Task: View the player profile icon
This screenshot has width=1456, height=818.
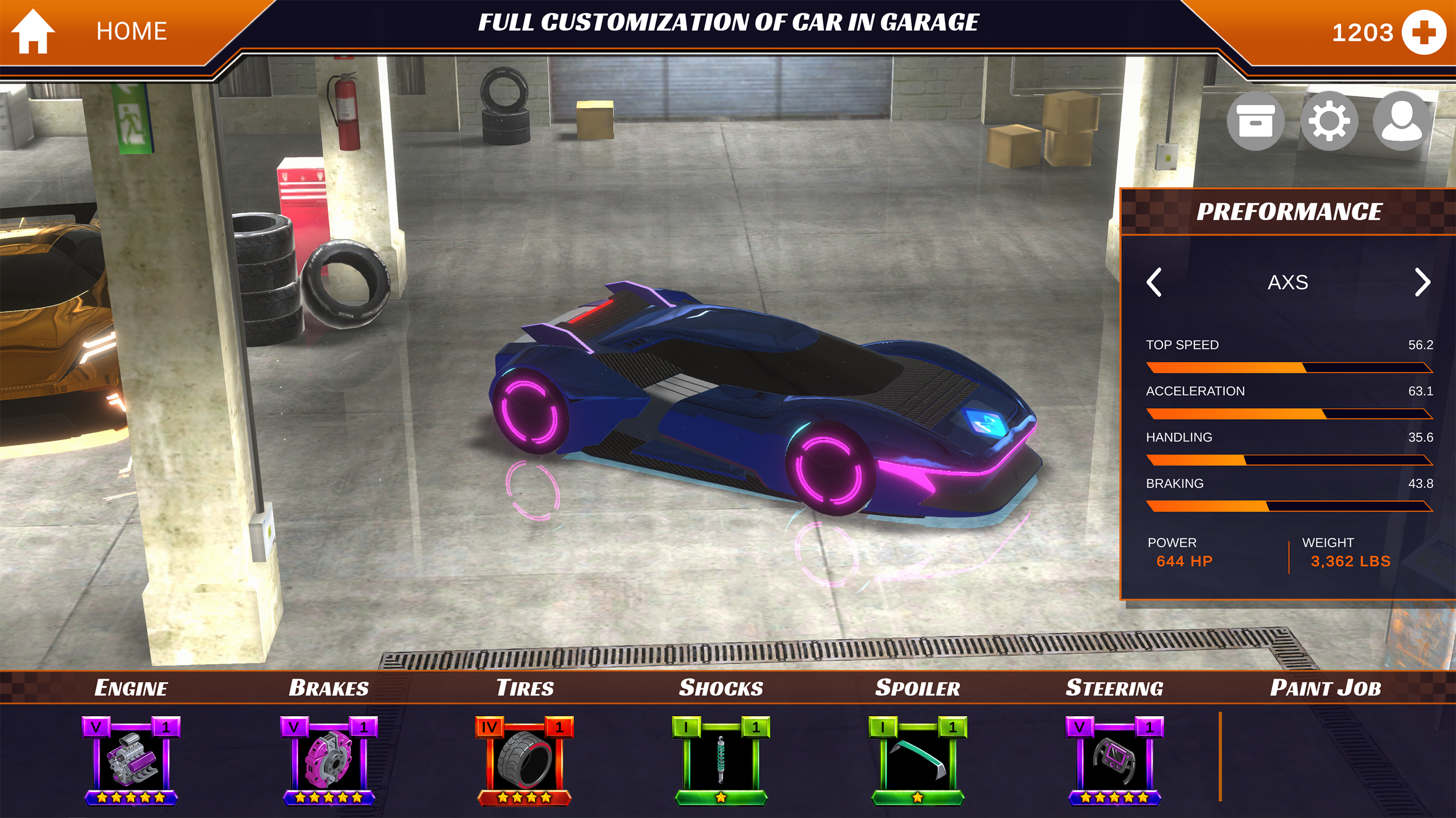Action: click(x=1401, y=121)
